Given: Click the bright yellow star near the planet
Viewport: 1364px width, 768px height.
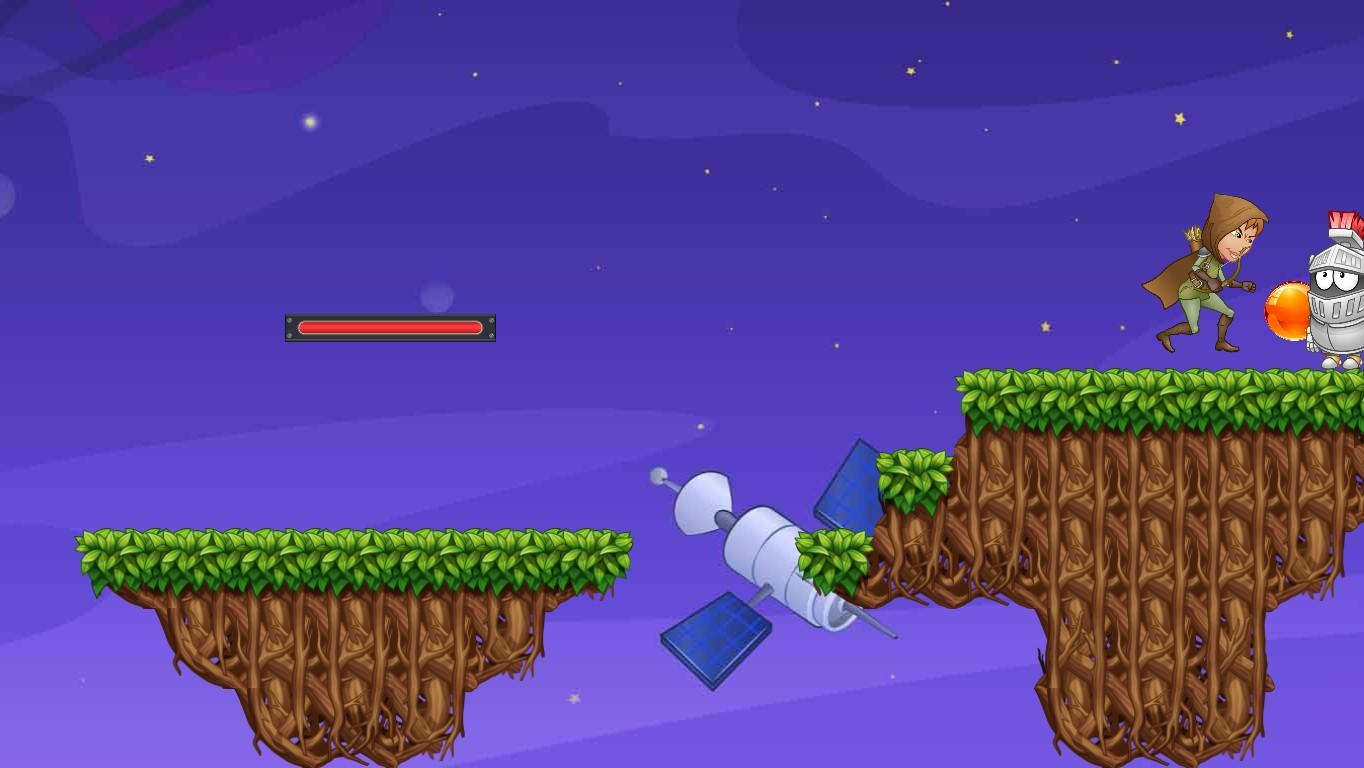Looking at the screenshot, I should [x=150, y=157].
